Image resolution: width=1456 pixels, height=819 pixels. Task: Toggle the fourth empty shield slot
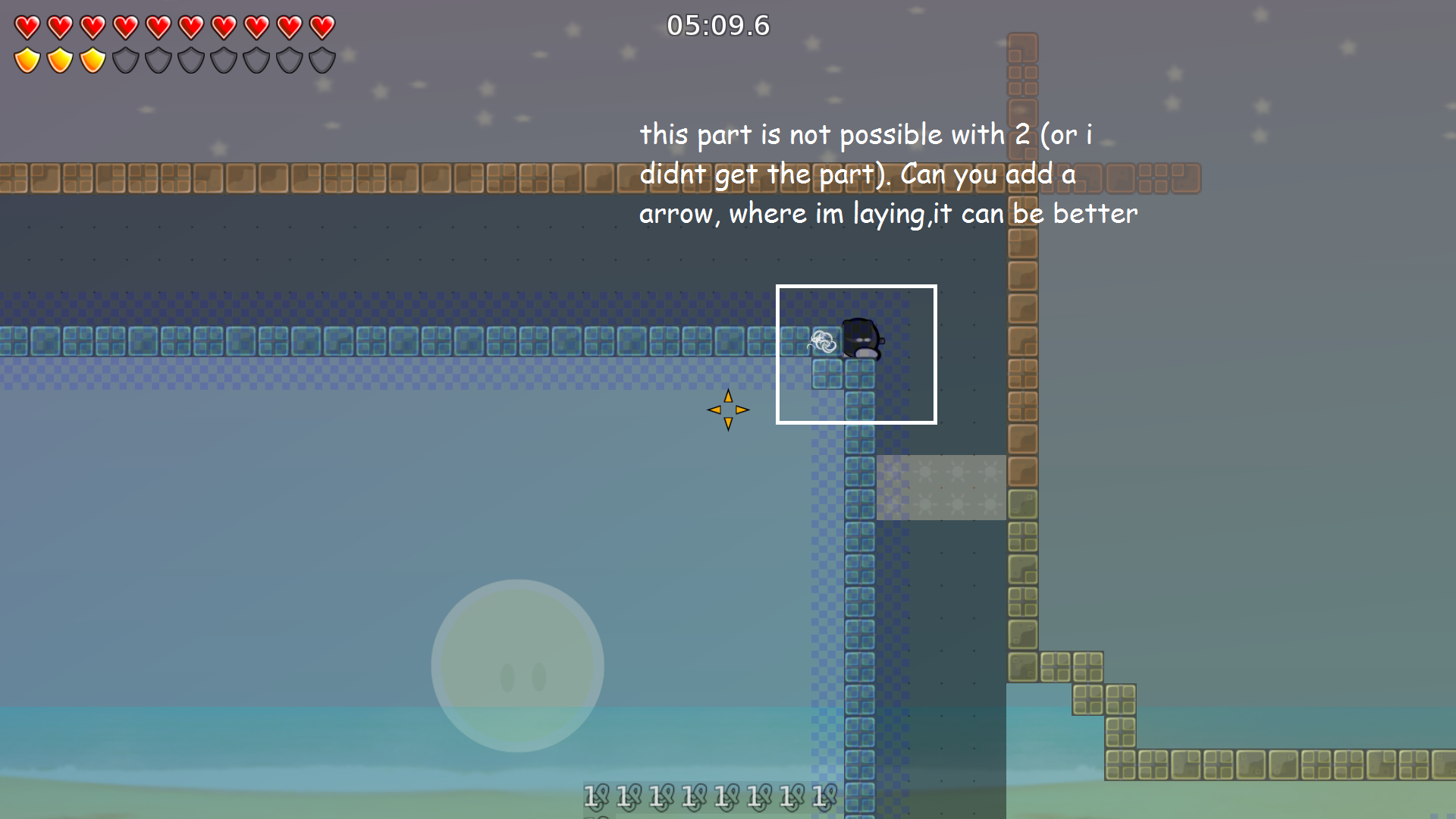point(222,59)
